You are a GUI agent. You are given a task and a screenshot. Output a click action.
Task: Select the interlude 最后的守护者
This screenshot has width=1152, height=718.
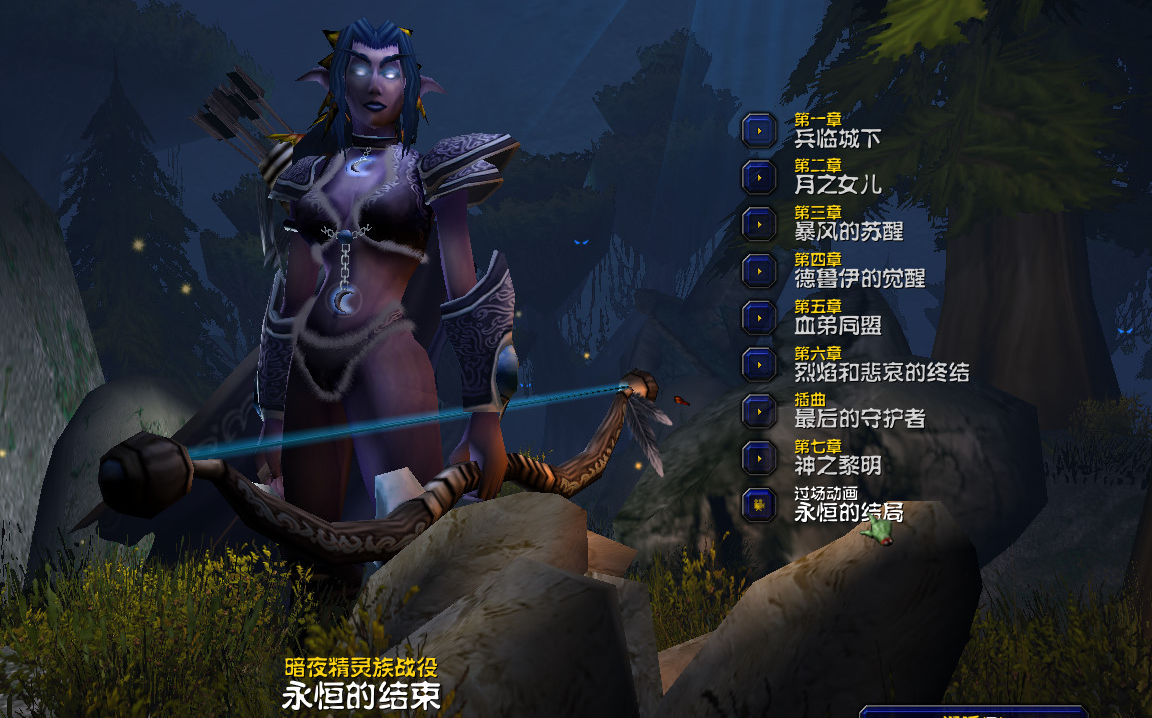(759, 411)
